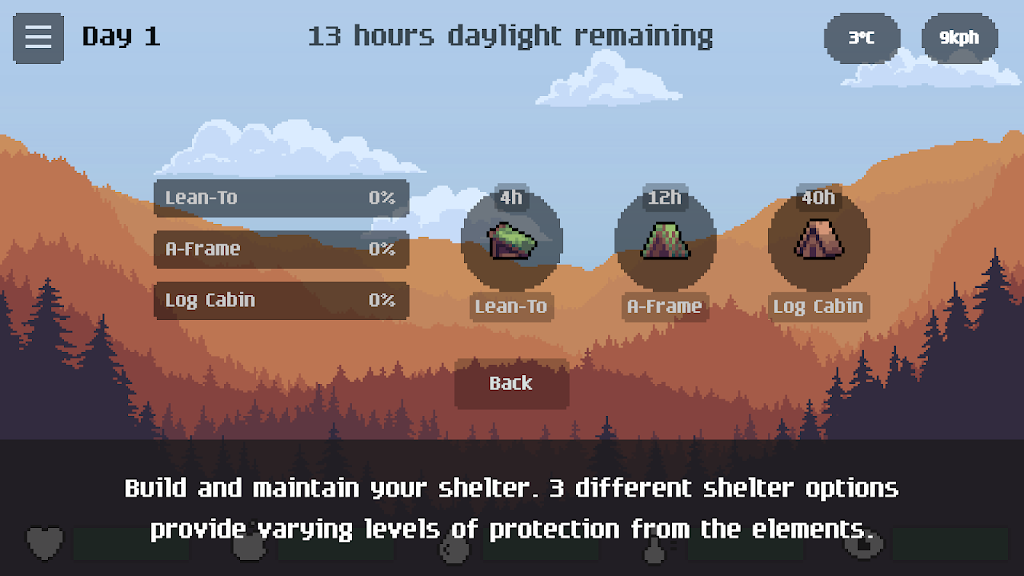The height and width of the screenshot is (576, 1024).
Task: Click the A-Frame progress row
Action: (x=281, y=249)
